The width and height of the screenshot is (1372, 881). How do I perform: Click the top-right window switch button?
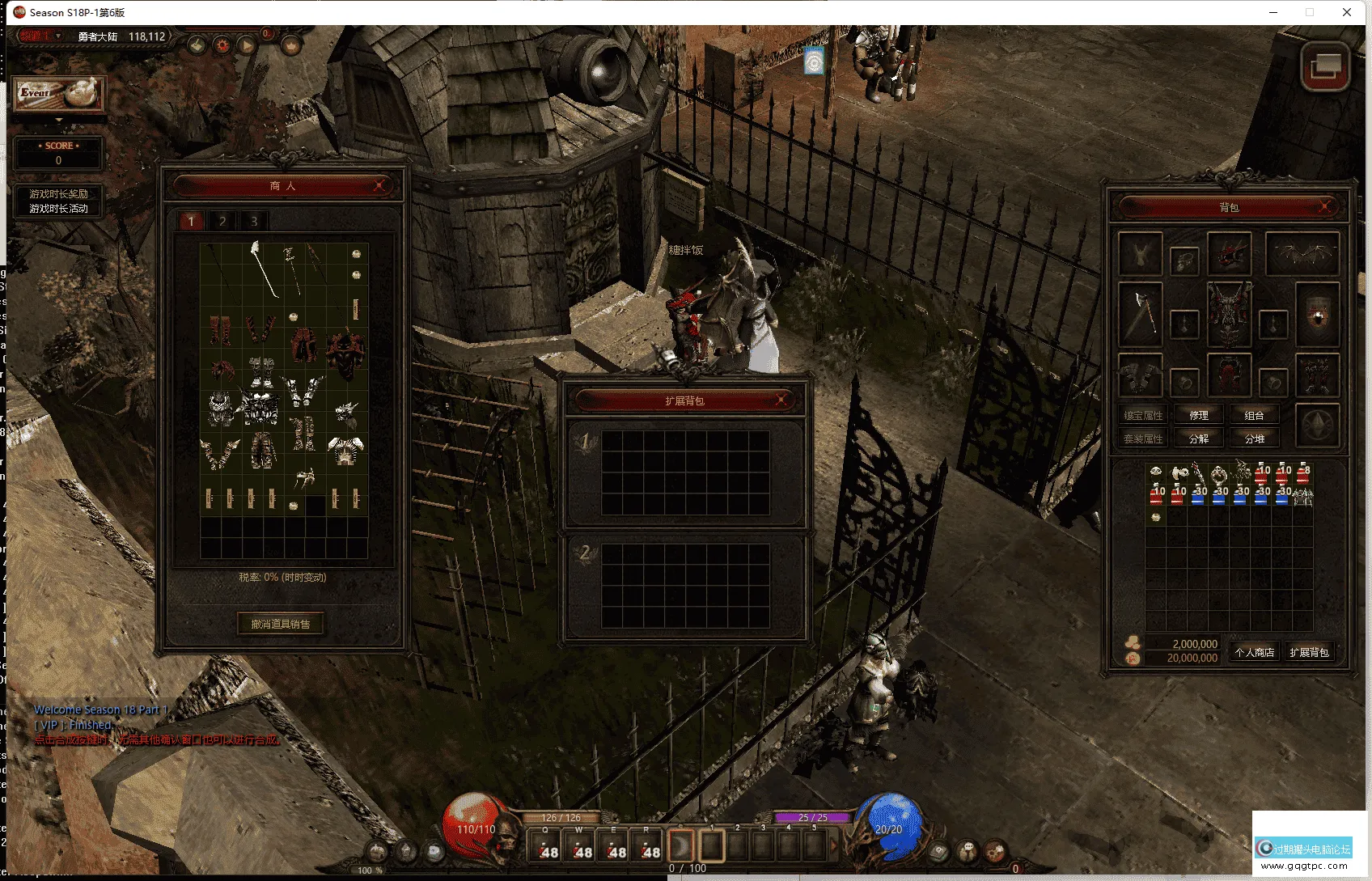(x=1325, y=65)
